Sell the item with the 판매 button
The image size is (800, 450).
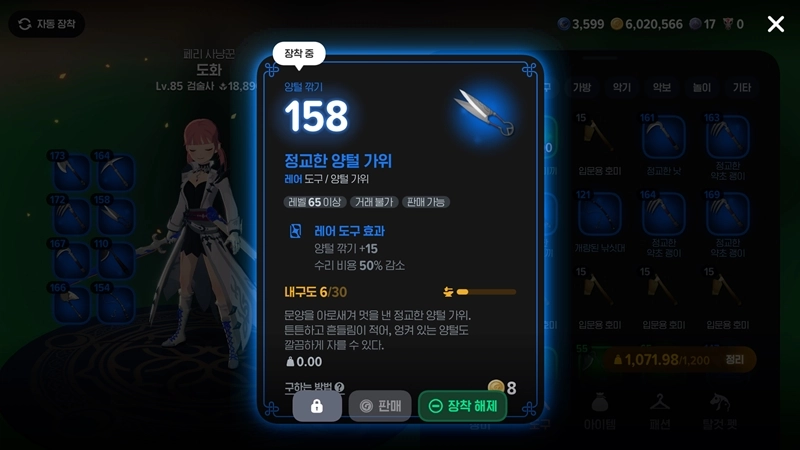380,406
